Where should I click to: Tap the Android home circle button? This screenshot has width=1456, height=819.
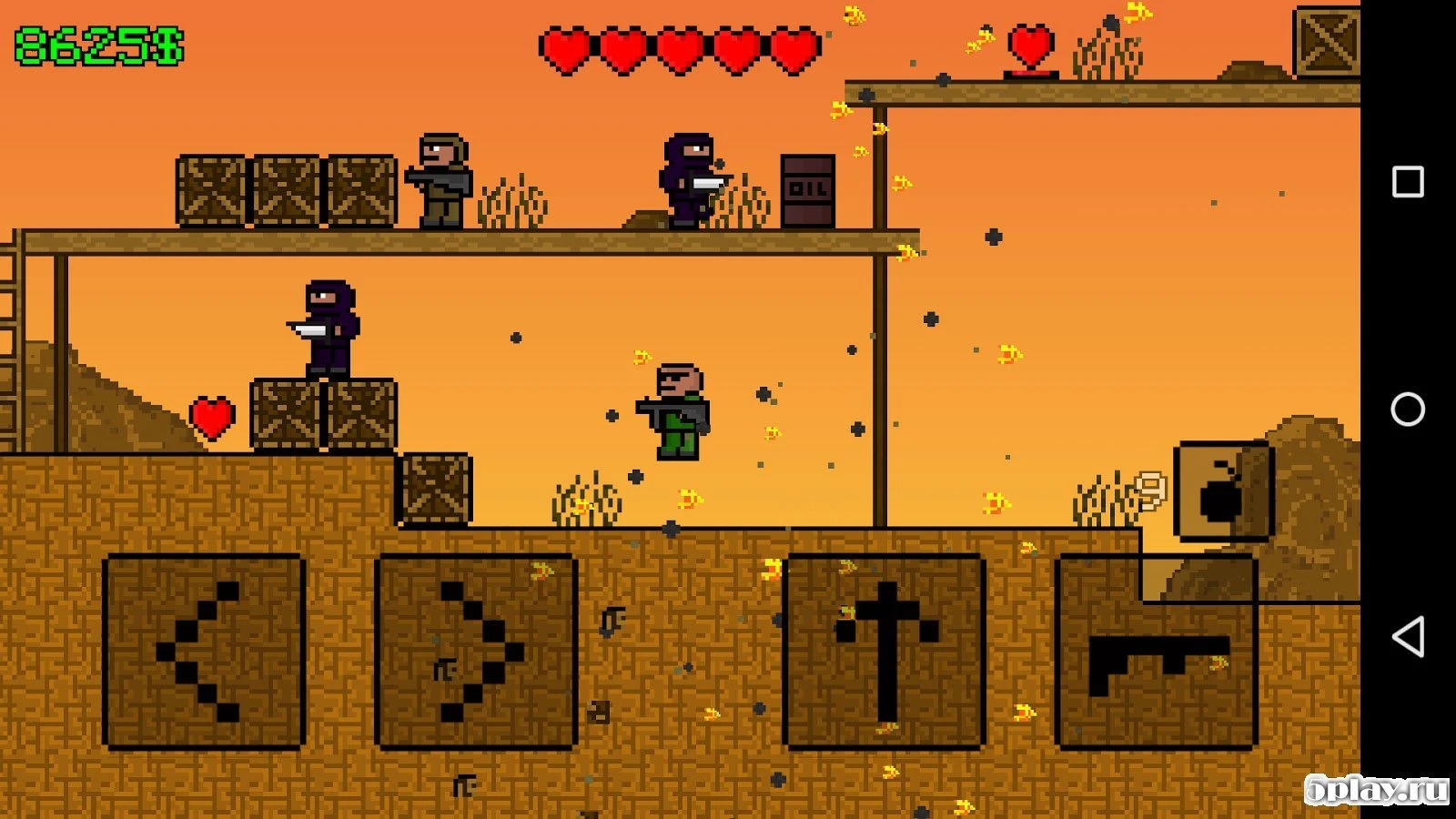coord(1408,409)
